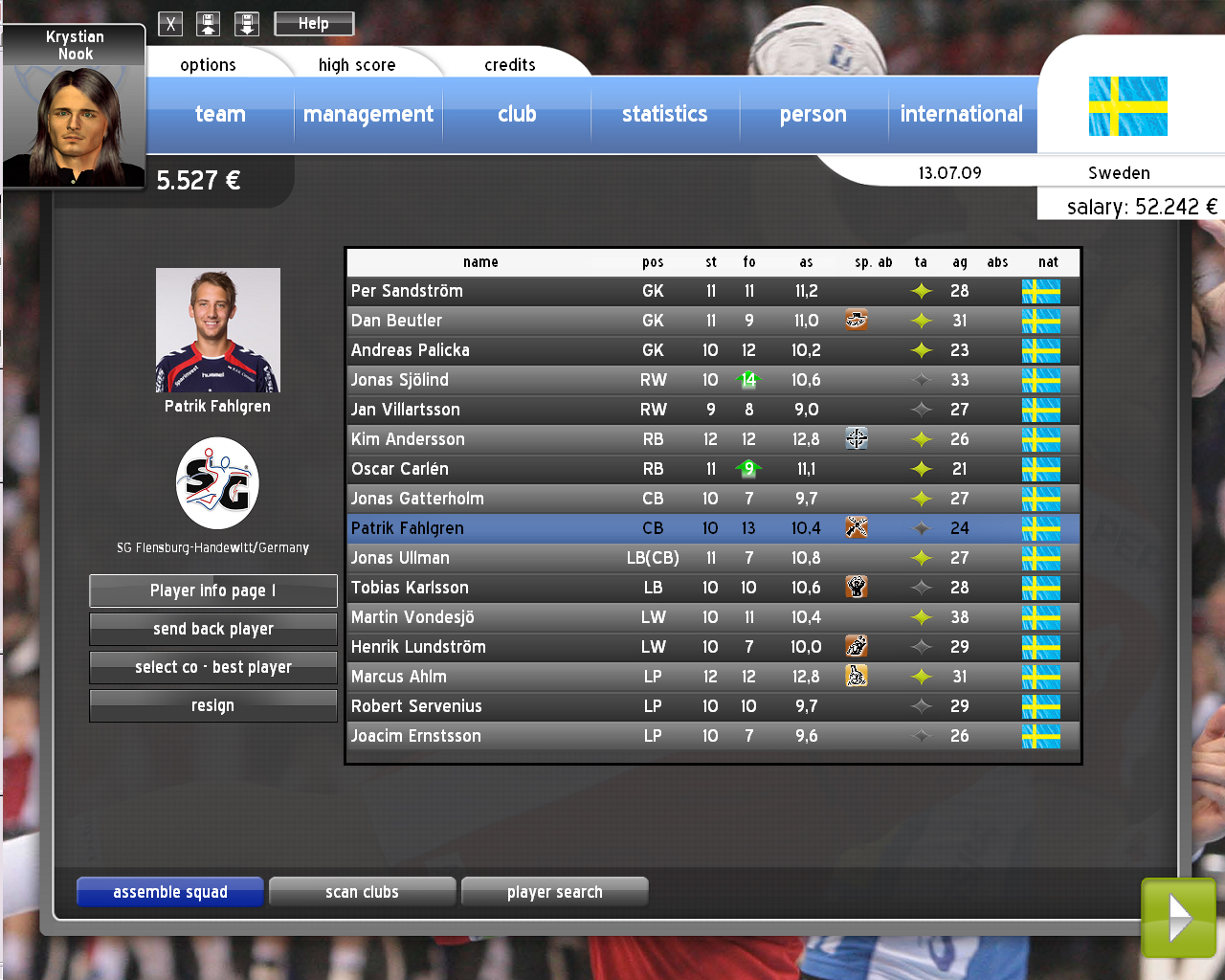The image size is (1225, 980).
Task: Switch to the management tab
Action: click(368, 115)
